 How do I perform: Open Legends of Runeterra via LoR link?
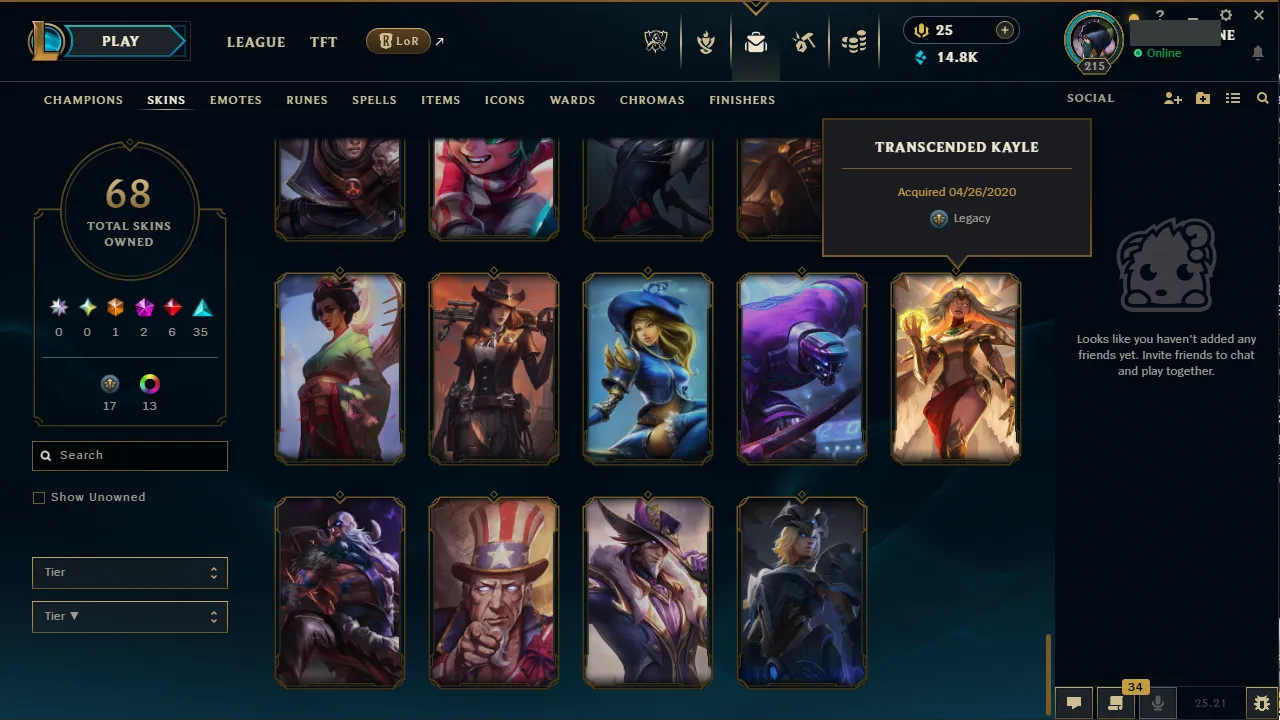398,41
